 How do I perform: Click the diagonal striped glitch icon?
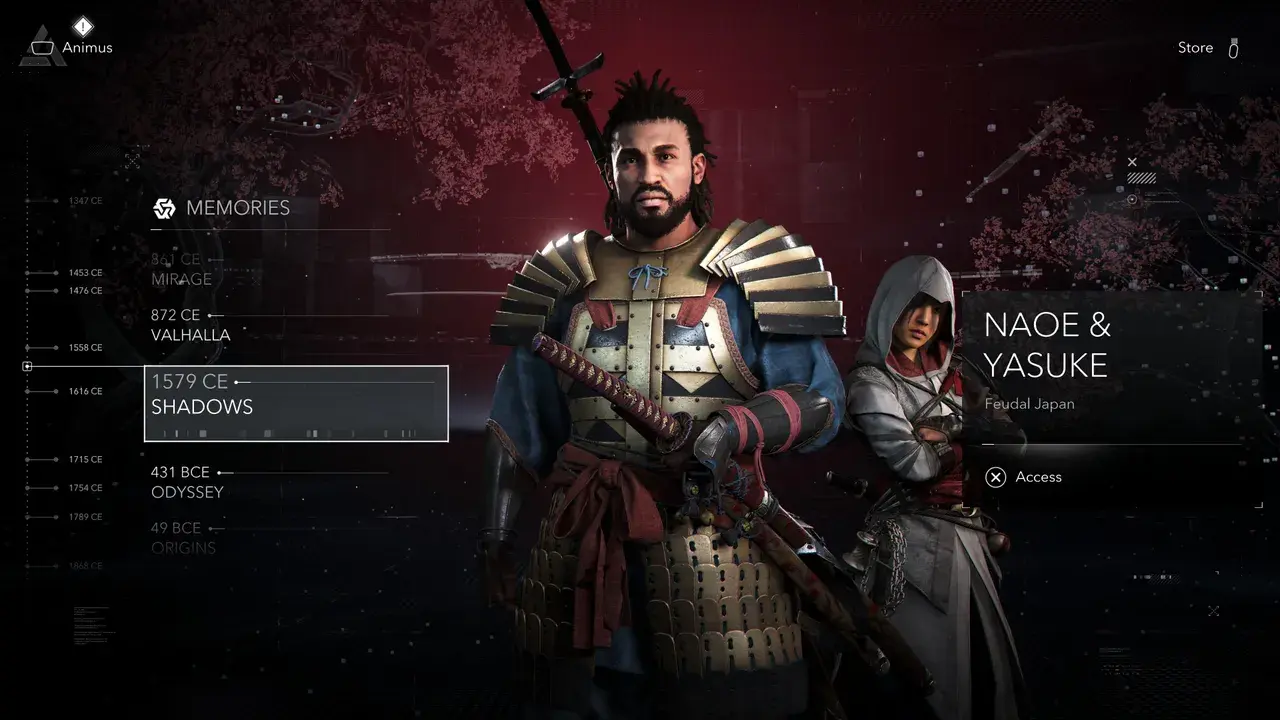pyautogui.click(x=1143, y=176)
